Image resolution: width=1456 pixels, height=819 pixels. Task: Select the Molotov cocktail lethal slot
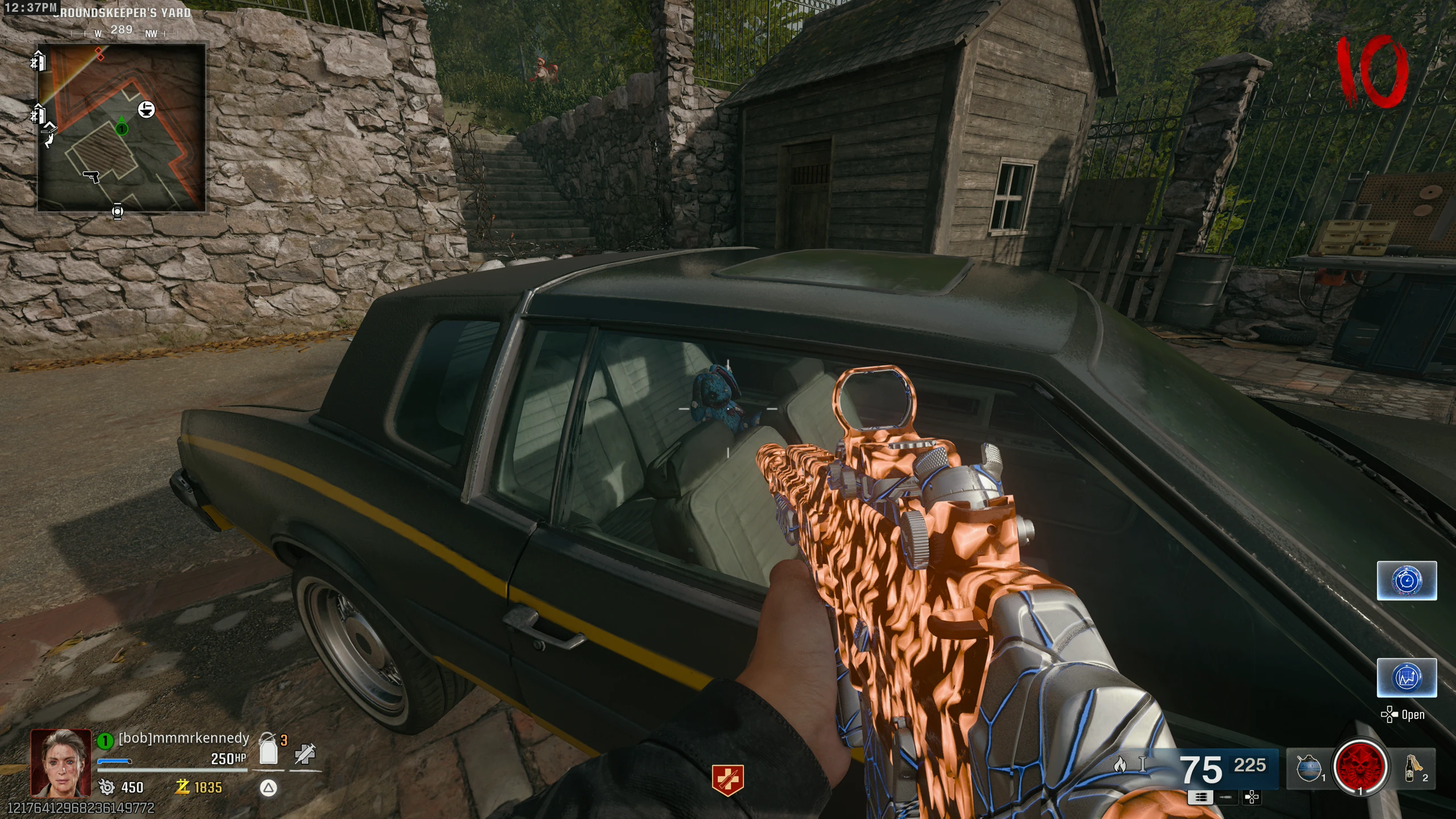pyautogui.click(x=1411, y=768)
